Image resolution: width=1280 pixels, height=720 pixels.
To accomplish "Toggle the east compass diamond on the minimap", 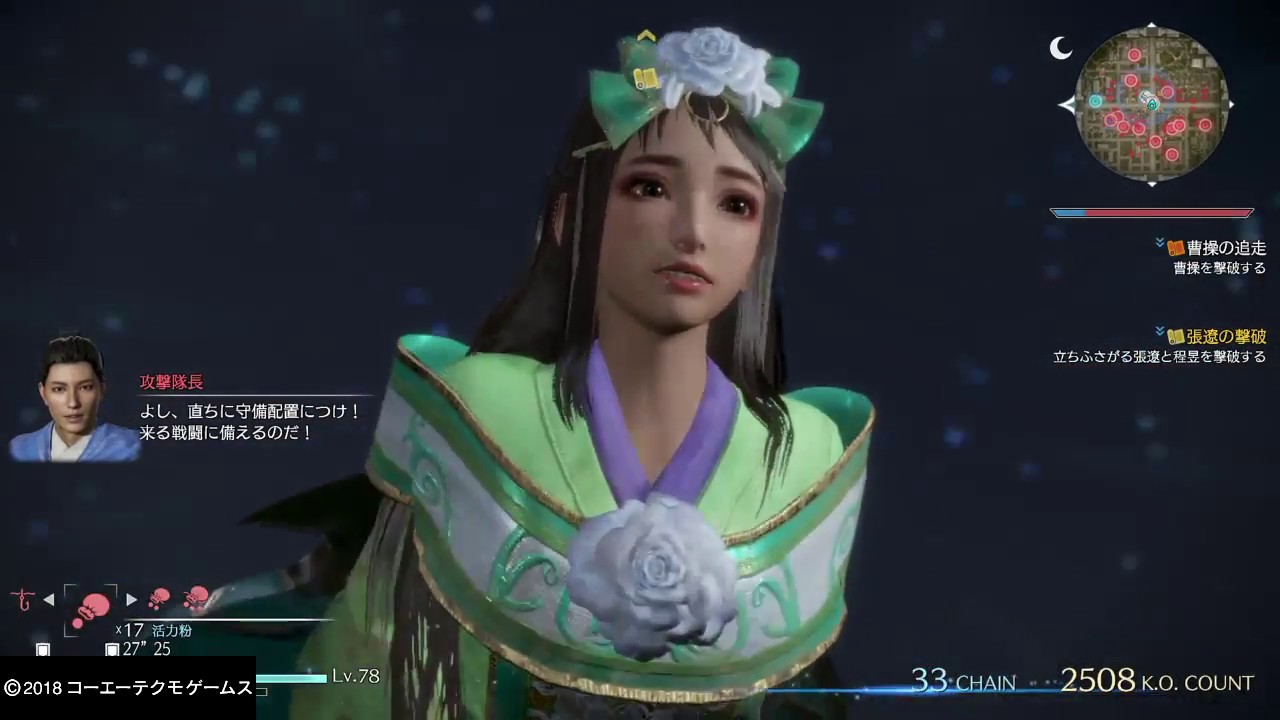I will [1232, 104].
